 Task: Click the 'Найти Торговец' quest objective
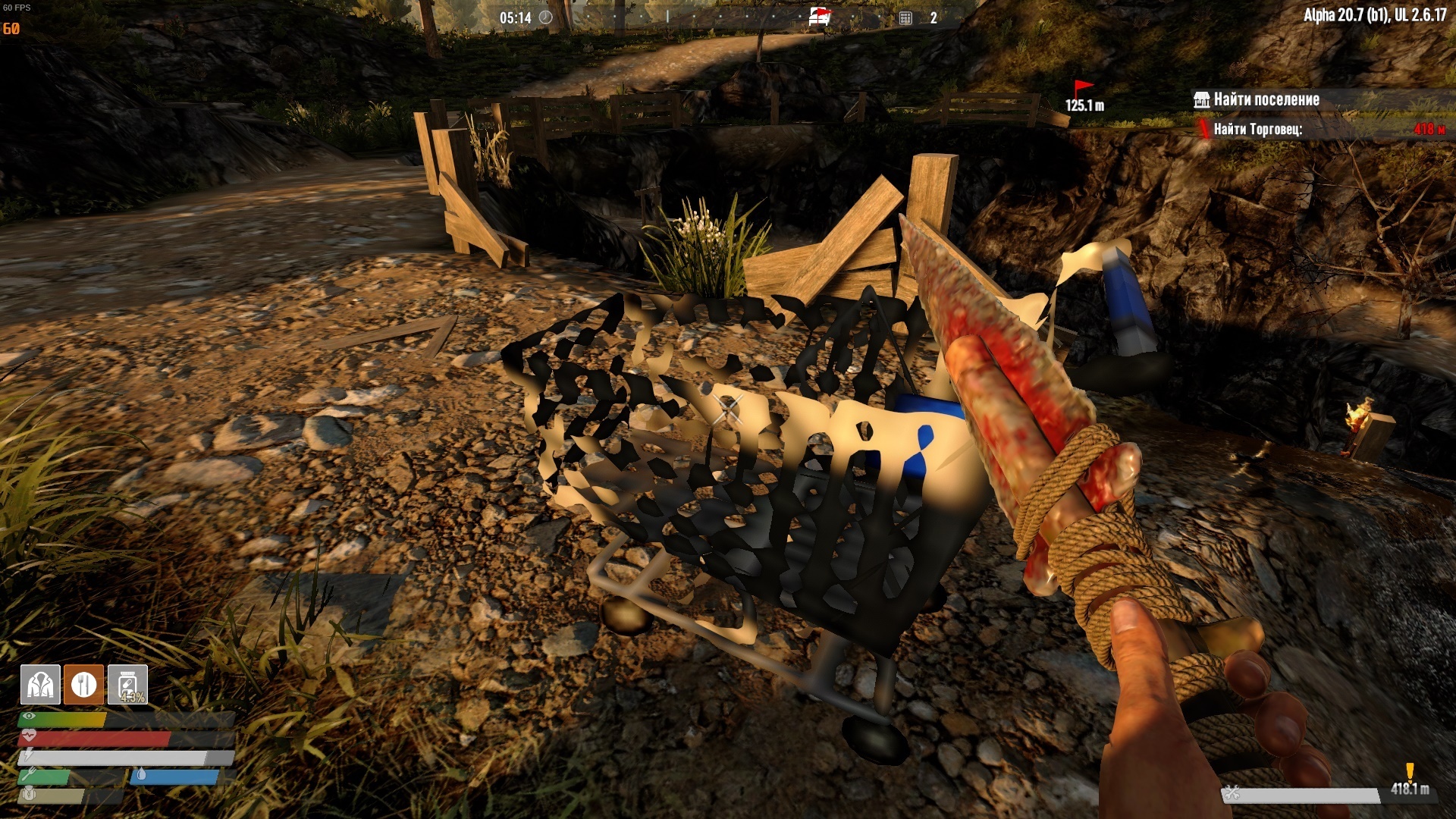pyautogui.click(x=1257, y=130)
